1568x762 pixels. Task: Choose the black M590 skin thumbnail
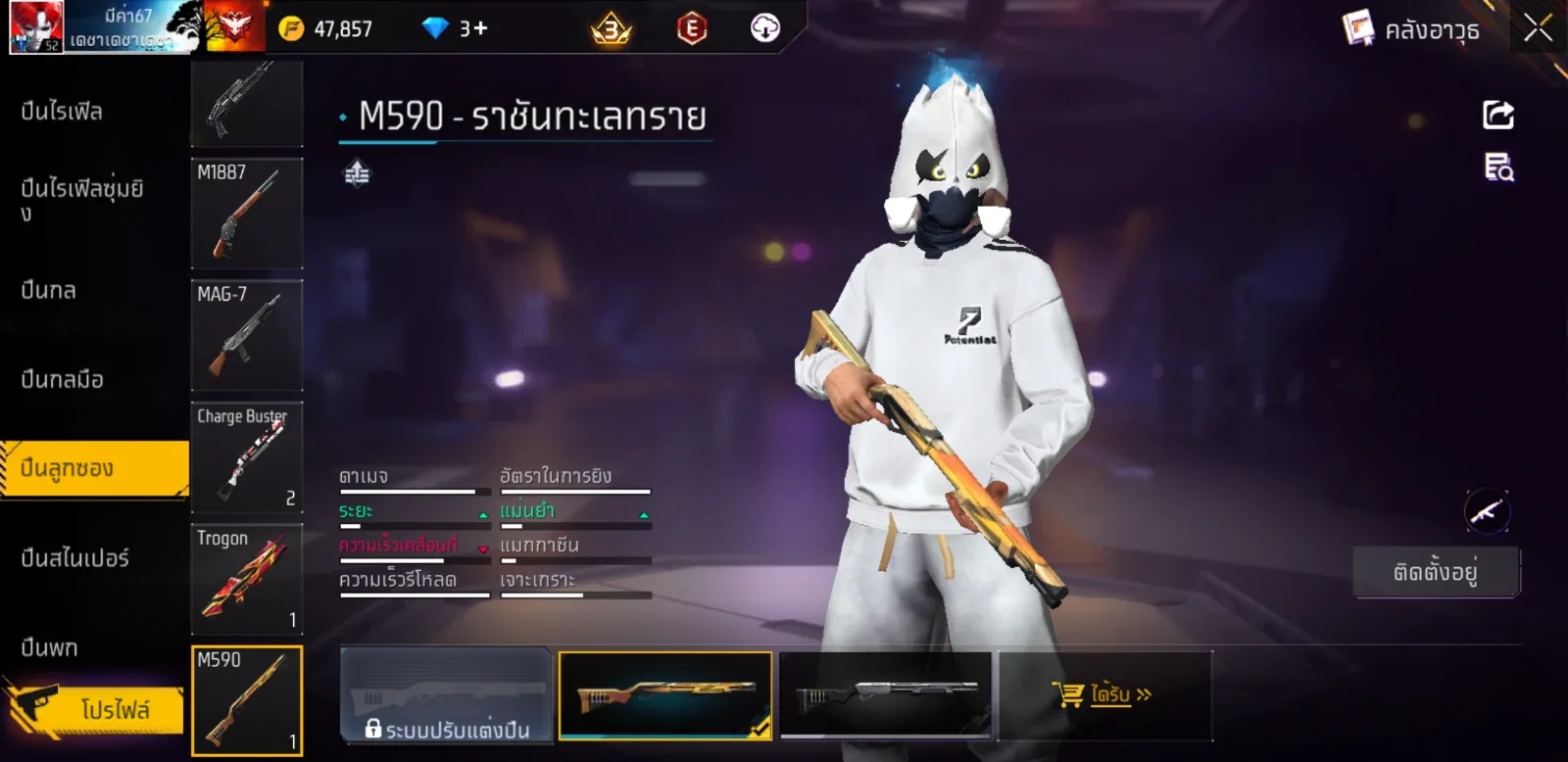886,696
